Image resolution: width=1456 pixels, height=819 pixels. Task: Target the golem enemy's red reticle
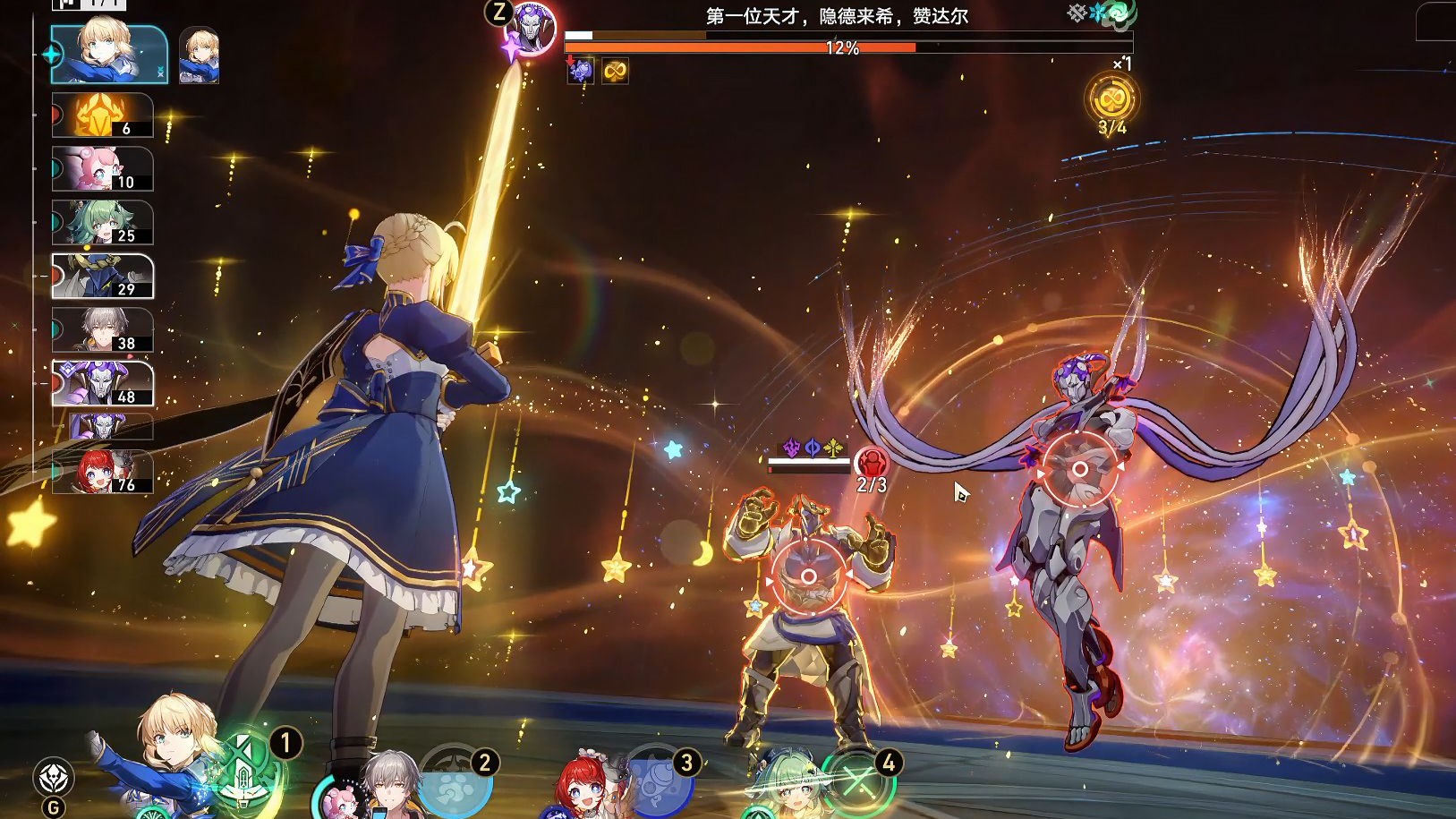808,577
